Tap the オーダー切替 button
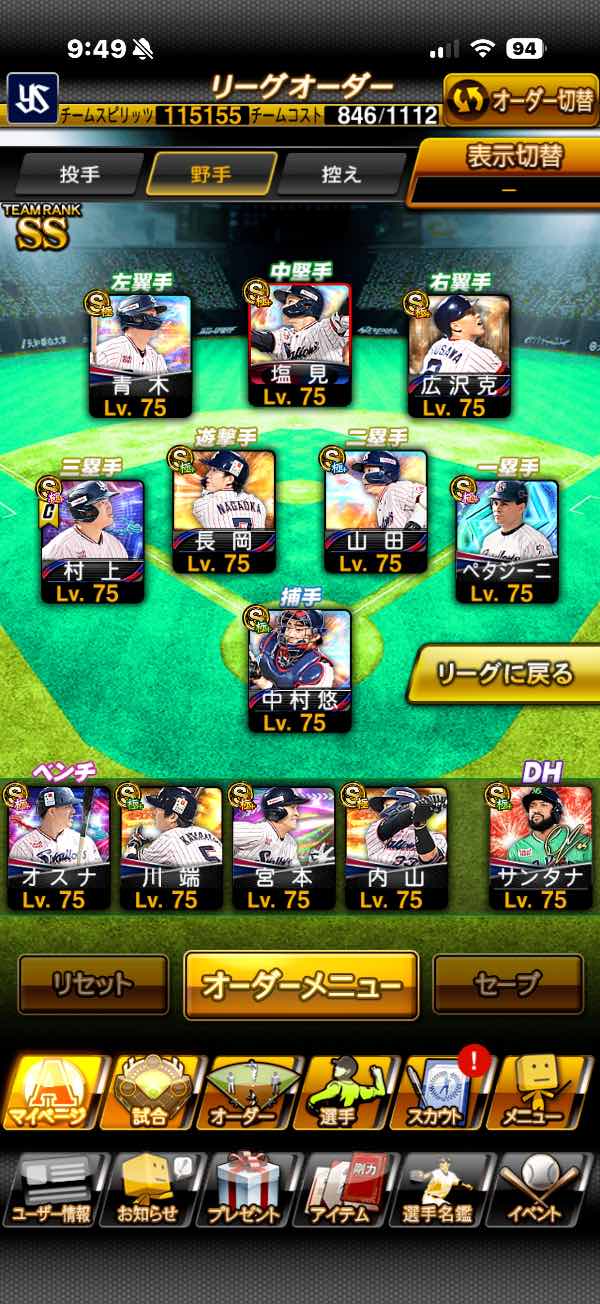This screenshot has width=600, height=1304. pyautogui.click(x=520, y=100)
